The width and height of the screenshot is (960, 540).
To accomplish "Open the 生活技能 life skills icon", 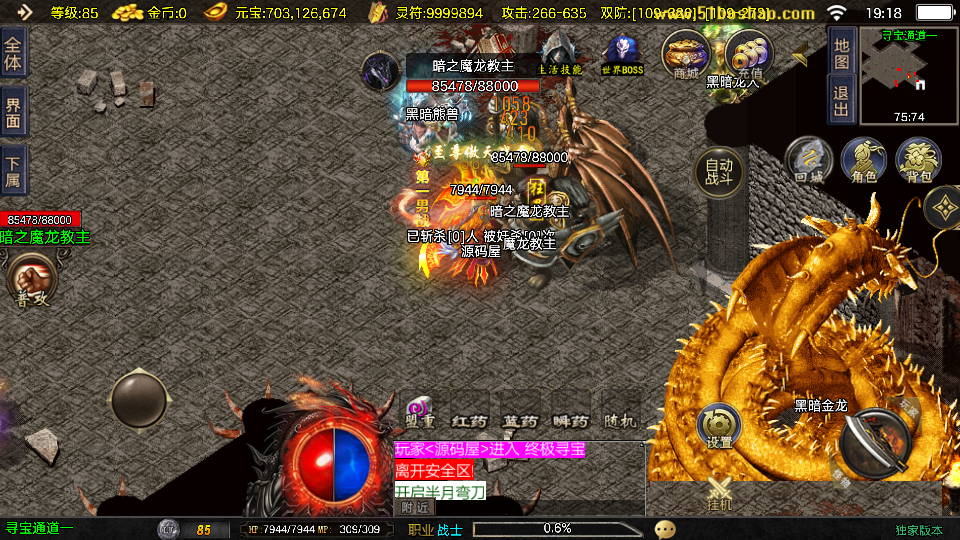I will coord(560,55).
